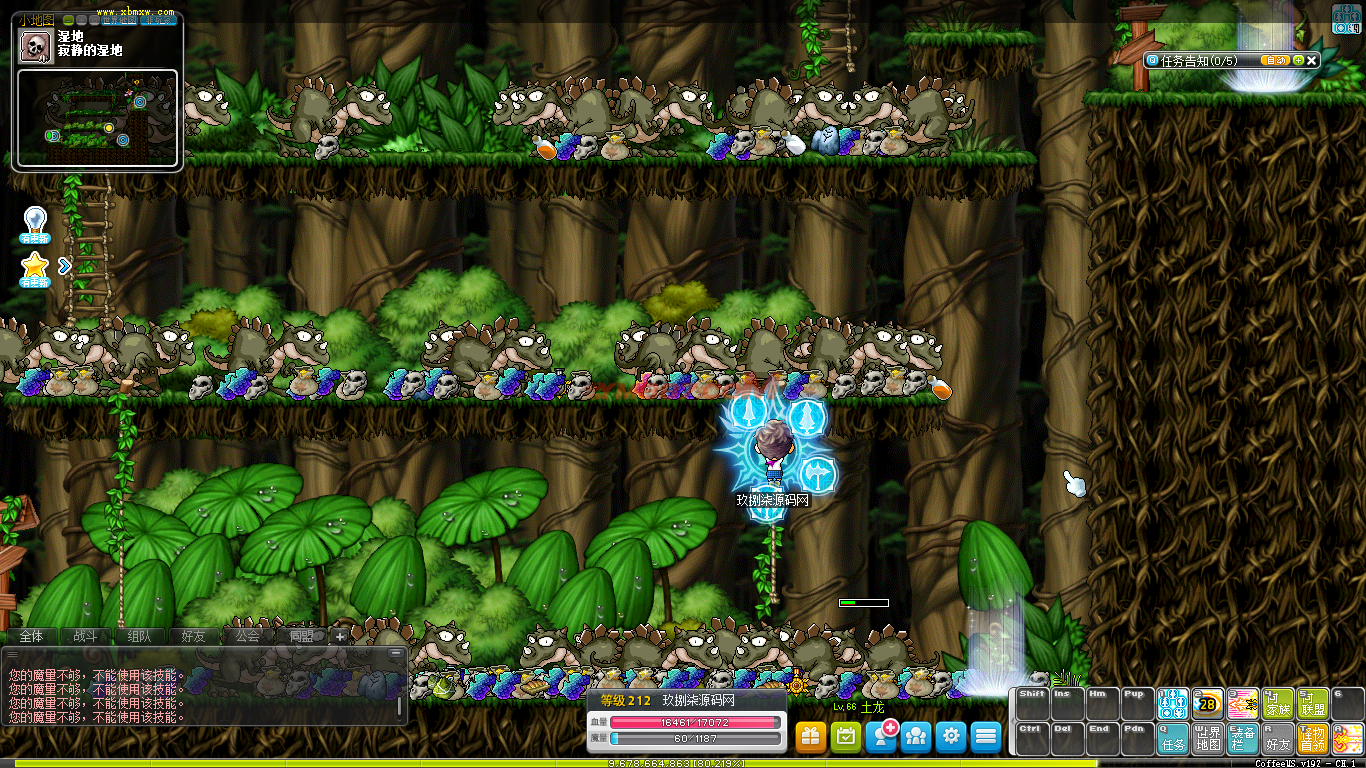This screenshot has height=768, width=1366.
Task: Open the World Map (世界地图) from the minimap header
Action: tap(118, 19)
